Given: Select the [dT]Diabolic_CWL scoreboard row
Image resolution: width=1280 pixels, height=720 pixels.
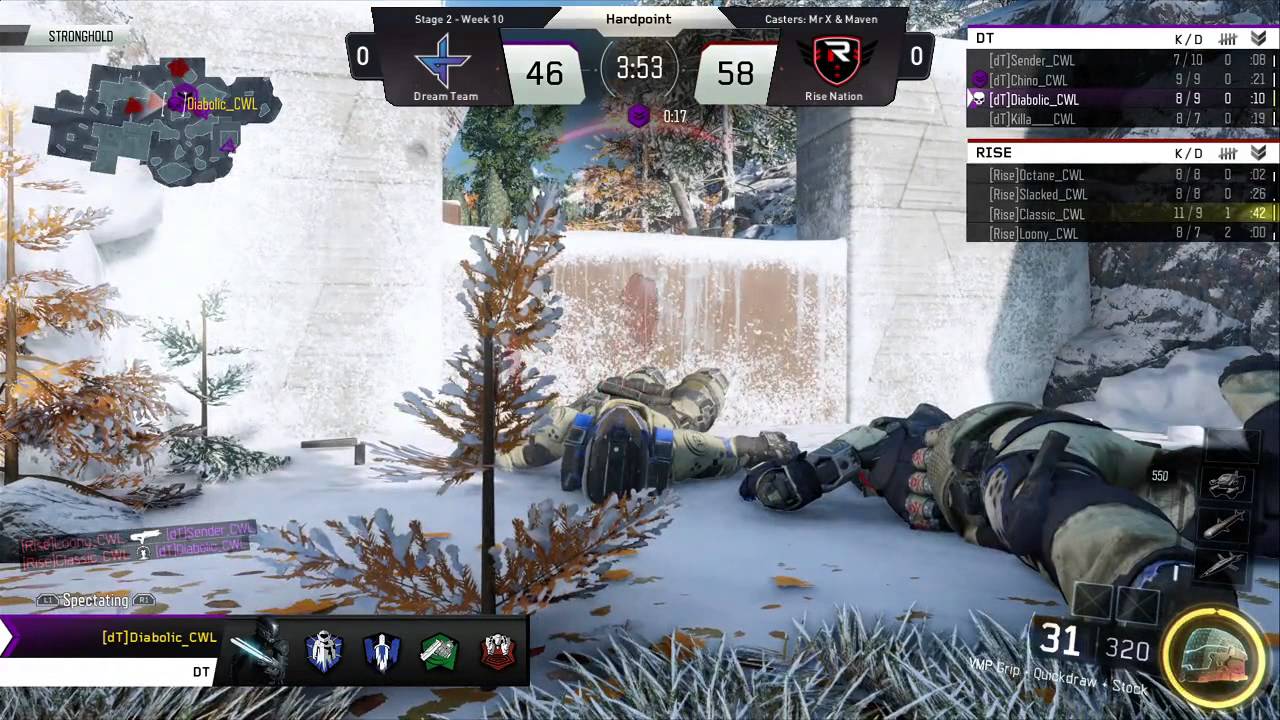Looking at the screenshot, I should pyautogui.click(x=1033, y=100).
